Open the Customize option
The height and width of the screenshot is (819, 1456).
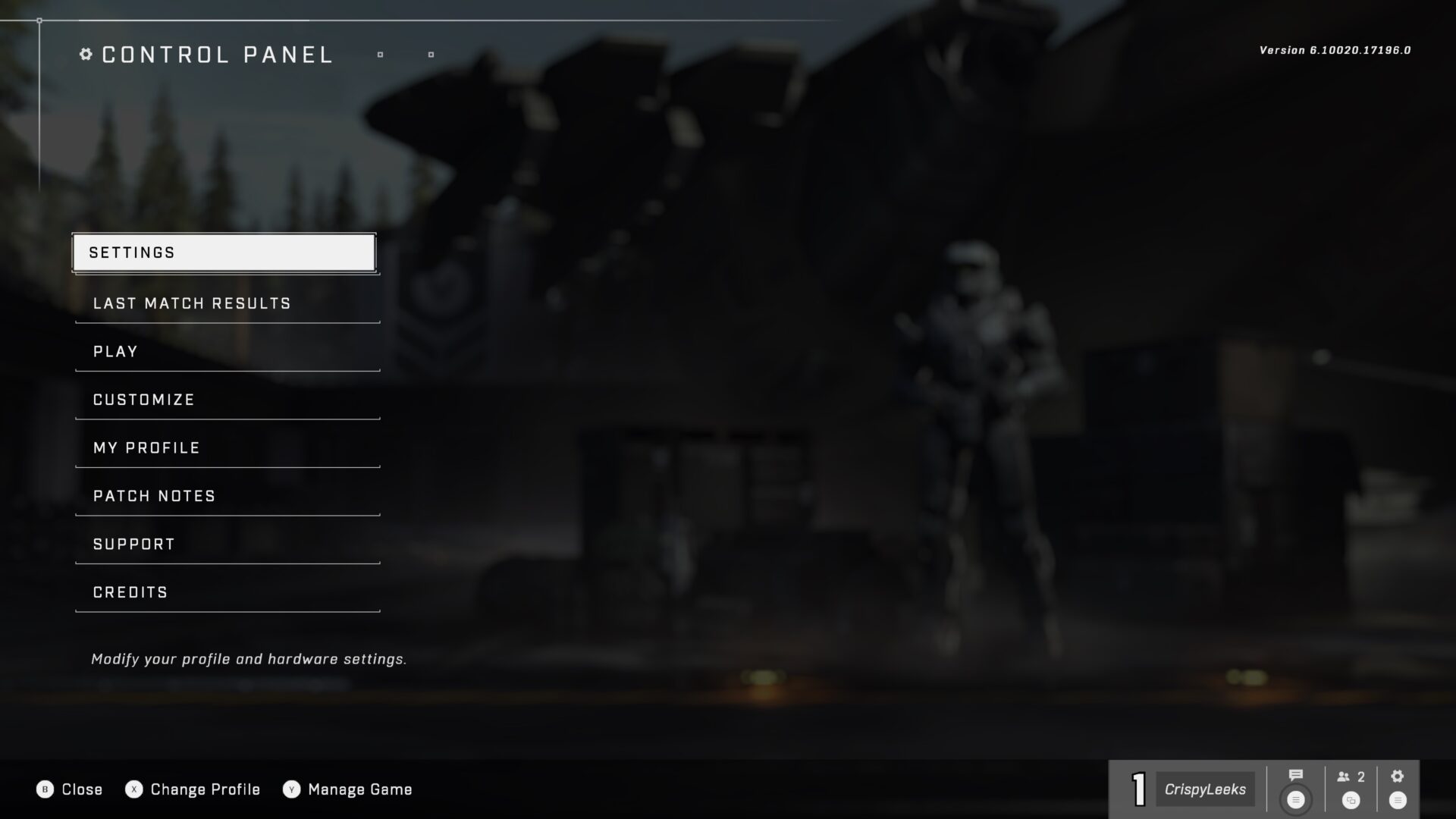[x=143, y=399]
